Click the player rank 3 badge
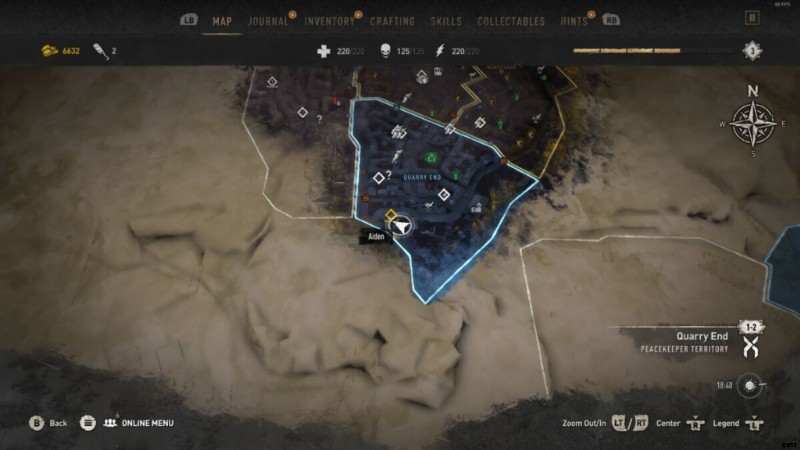Viewport: 800px width, 450px height. pos(751,51)
